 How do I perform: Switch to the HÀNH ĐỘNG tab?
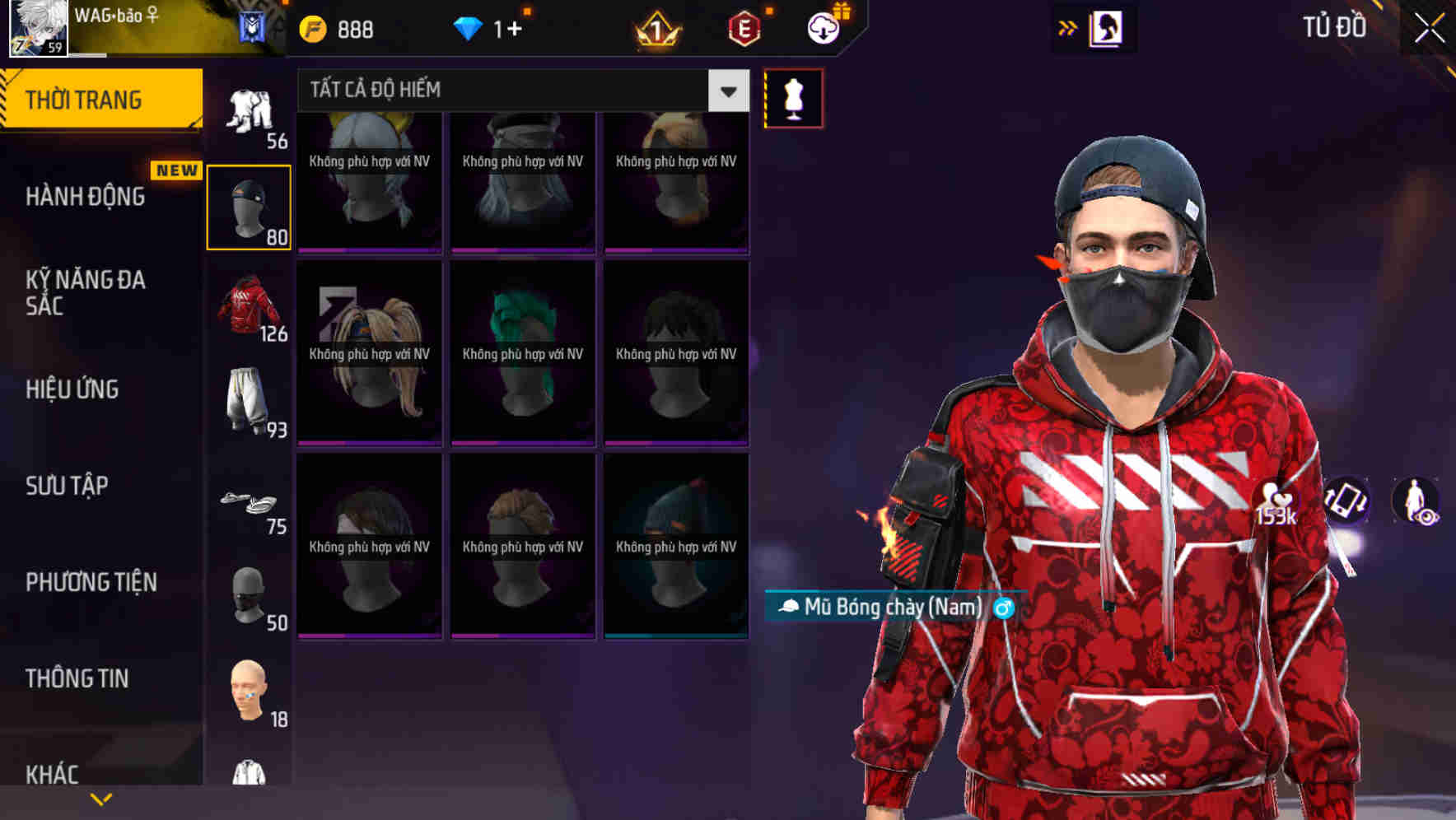pos(86,196)
